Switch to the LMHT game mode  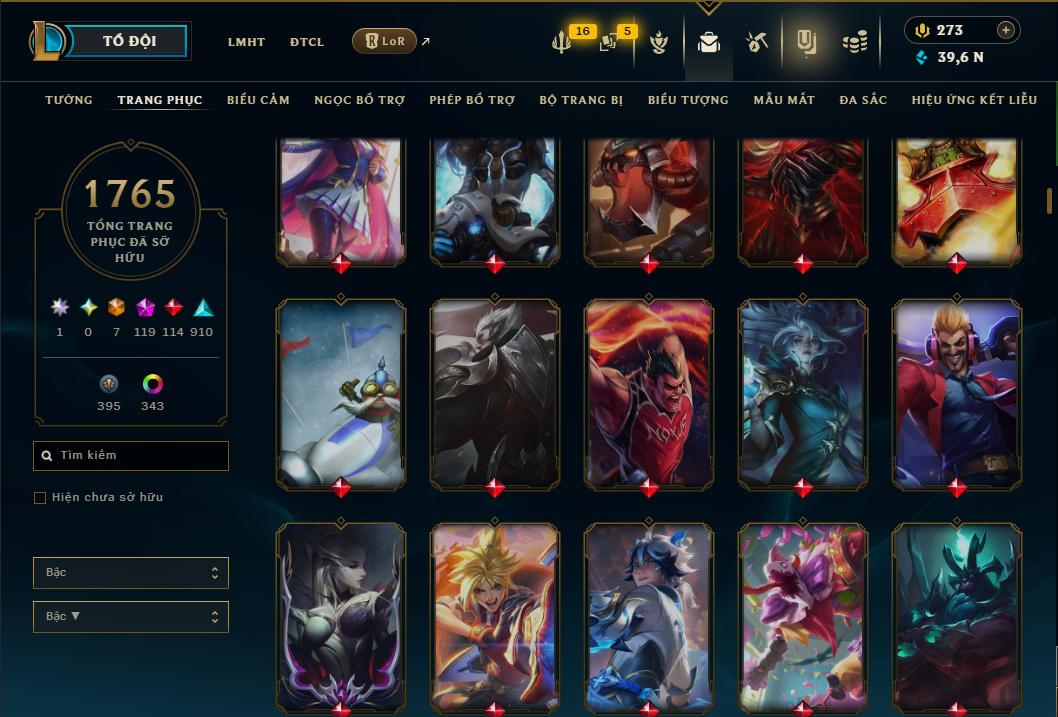click(x=246, y=42)
